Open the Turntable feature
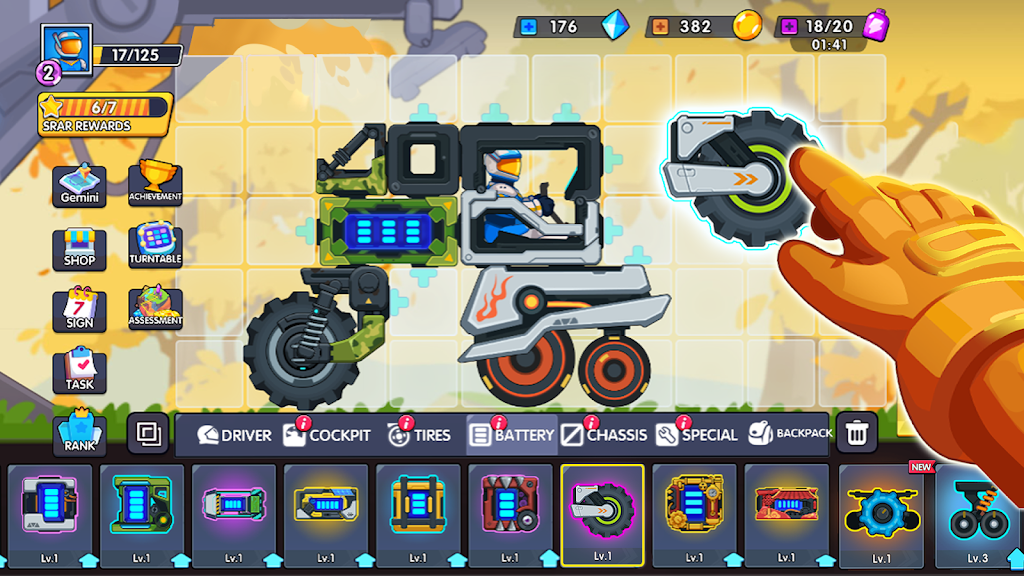Viewport: 1024px width, 576px height. coord(155,245)
